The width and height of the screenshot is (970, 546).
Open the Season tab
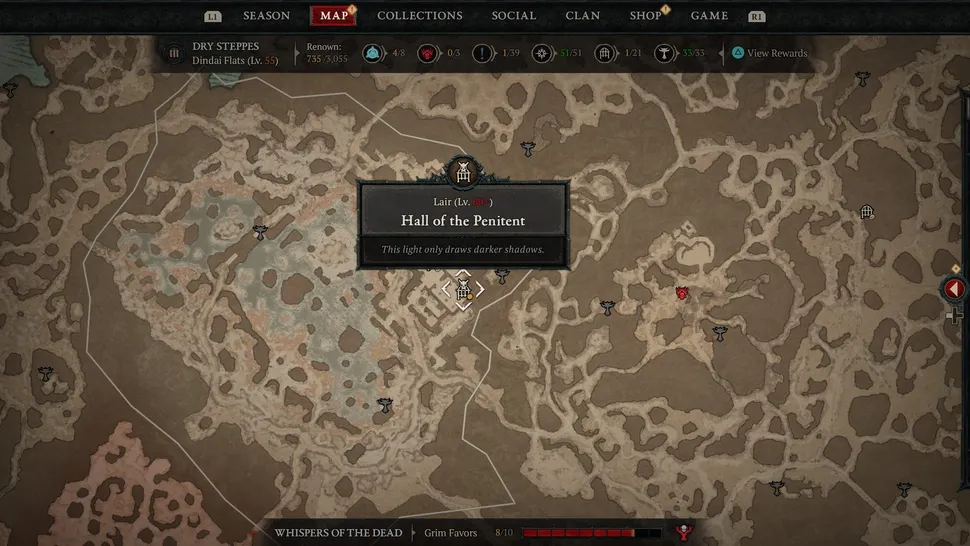coord(266,16)
